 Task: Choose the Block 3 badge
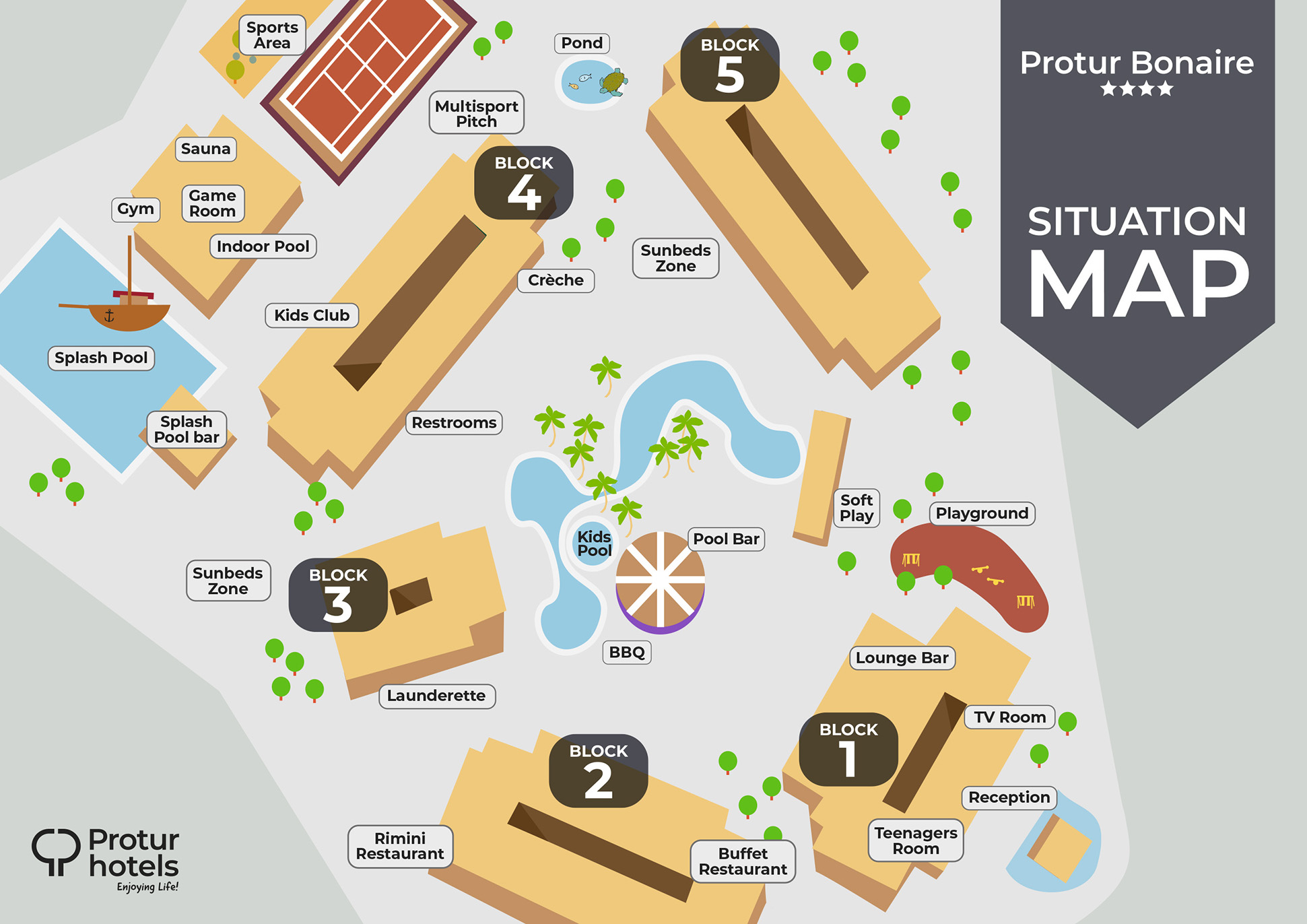pos(338,595)
